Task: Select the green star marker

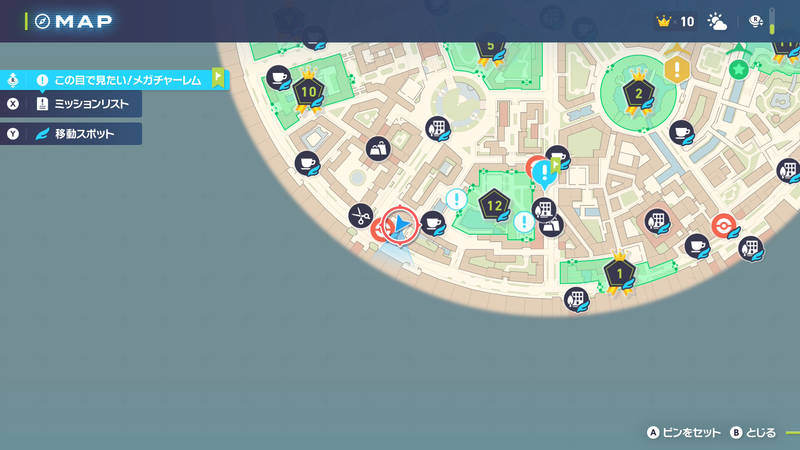Action: 738,69
